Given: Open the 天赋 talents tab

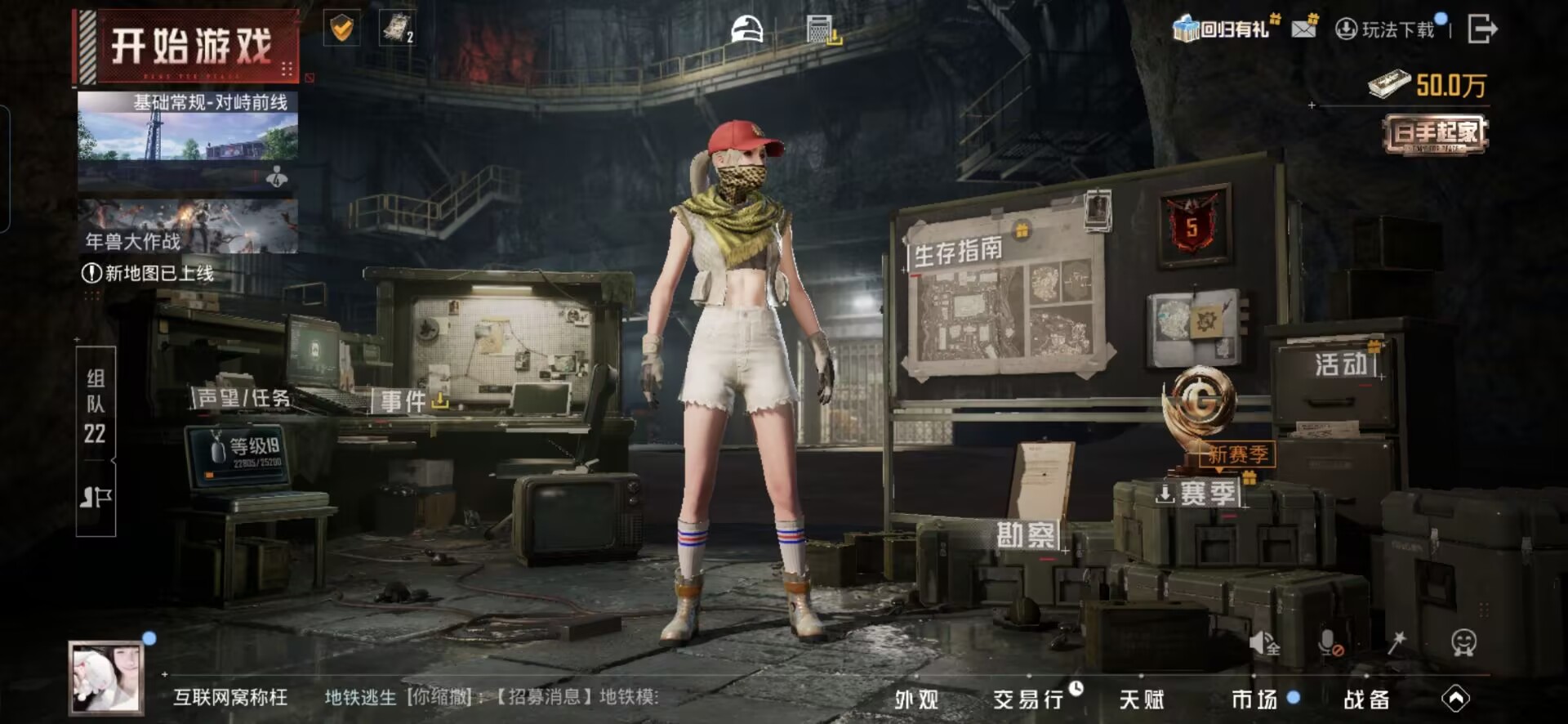Looking at the screenshot, I should click(x=1142, y=699).
